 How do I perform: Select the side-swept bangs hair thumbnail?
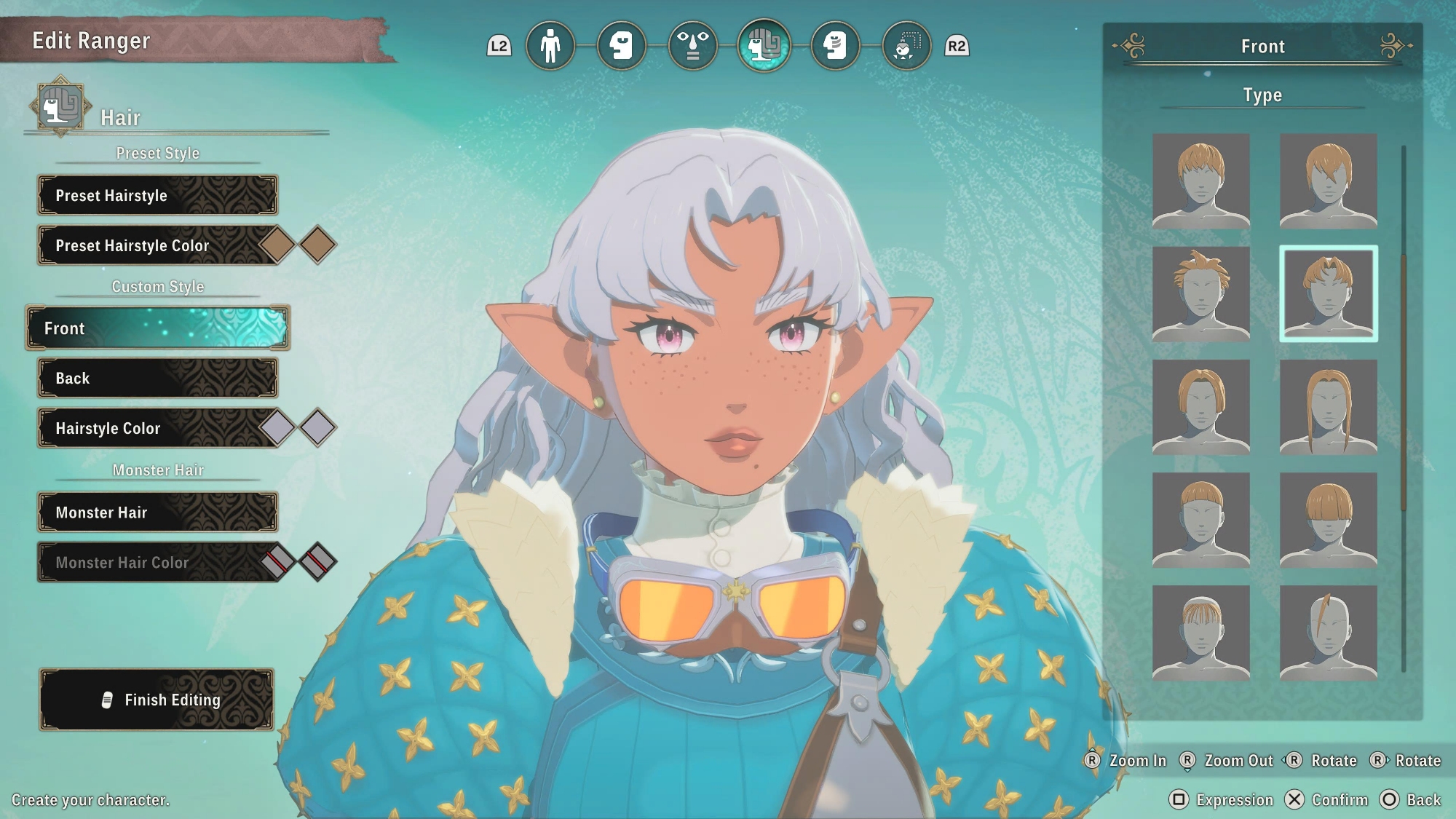coord(1328,181)
